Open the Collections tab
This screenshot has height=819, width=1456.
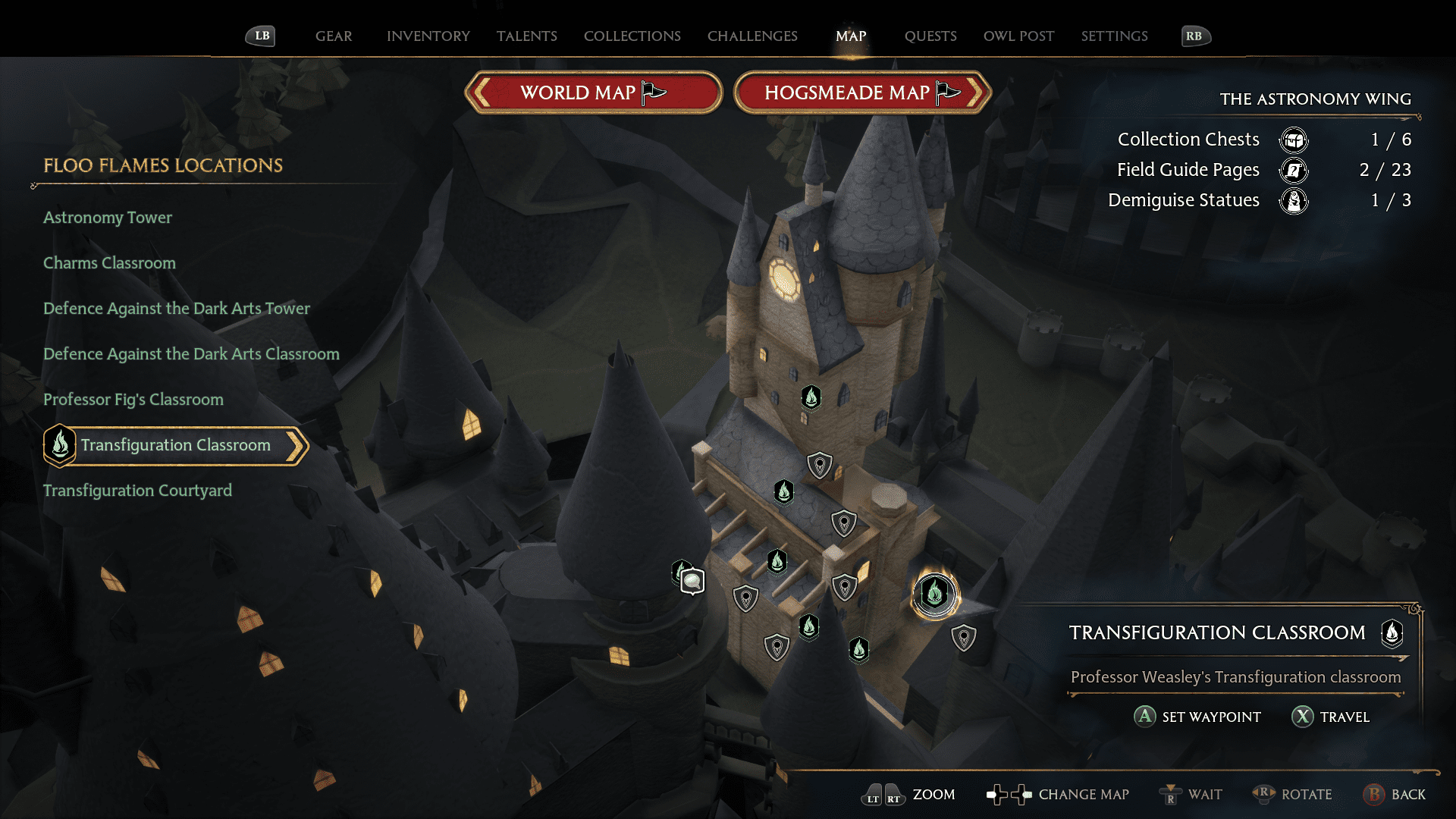(632, 36)
